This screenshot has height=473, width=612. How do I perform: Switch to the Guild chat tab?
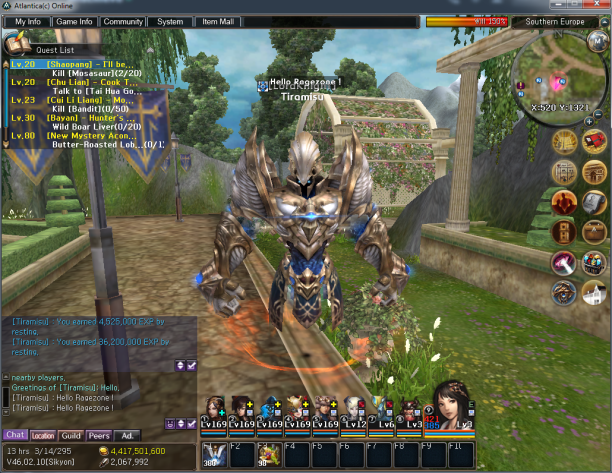(71, 435)
